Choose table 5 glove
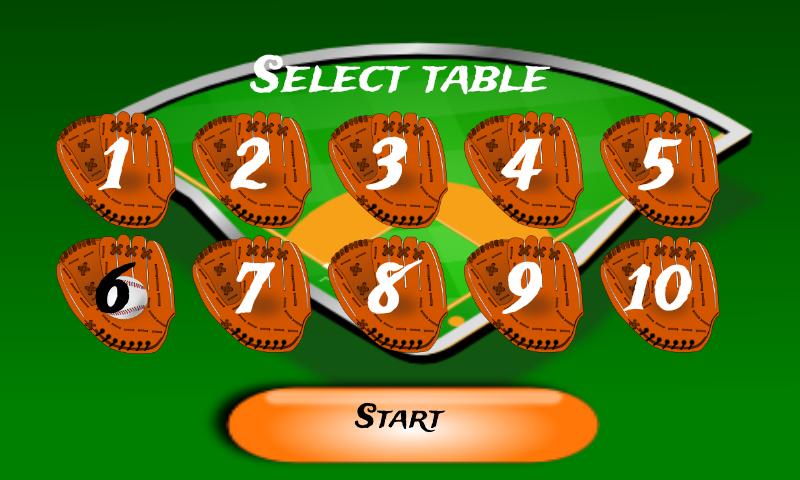 coord(658,168)
